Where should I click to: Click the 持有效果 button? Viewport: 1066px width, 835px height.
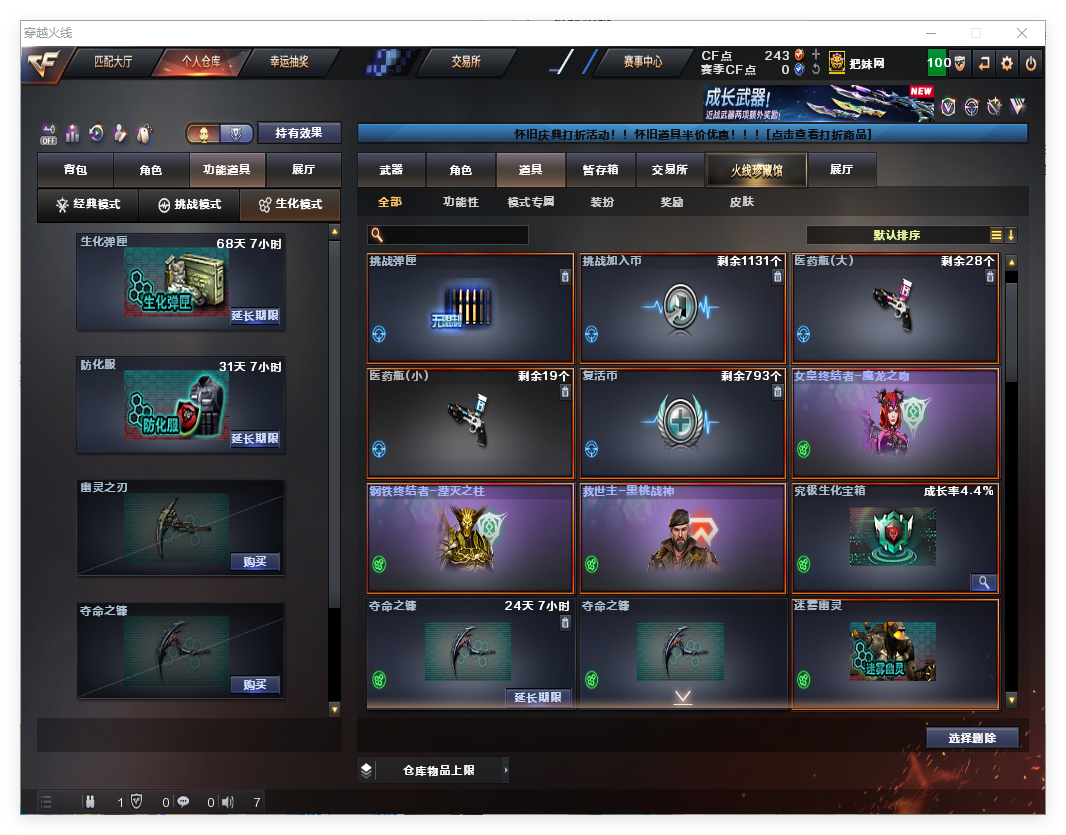click(299, 133)
